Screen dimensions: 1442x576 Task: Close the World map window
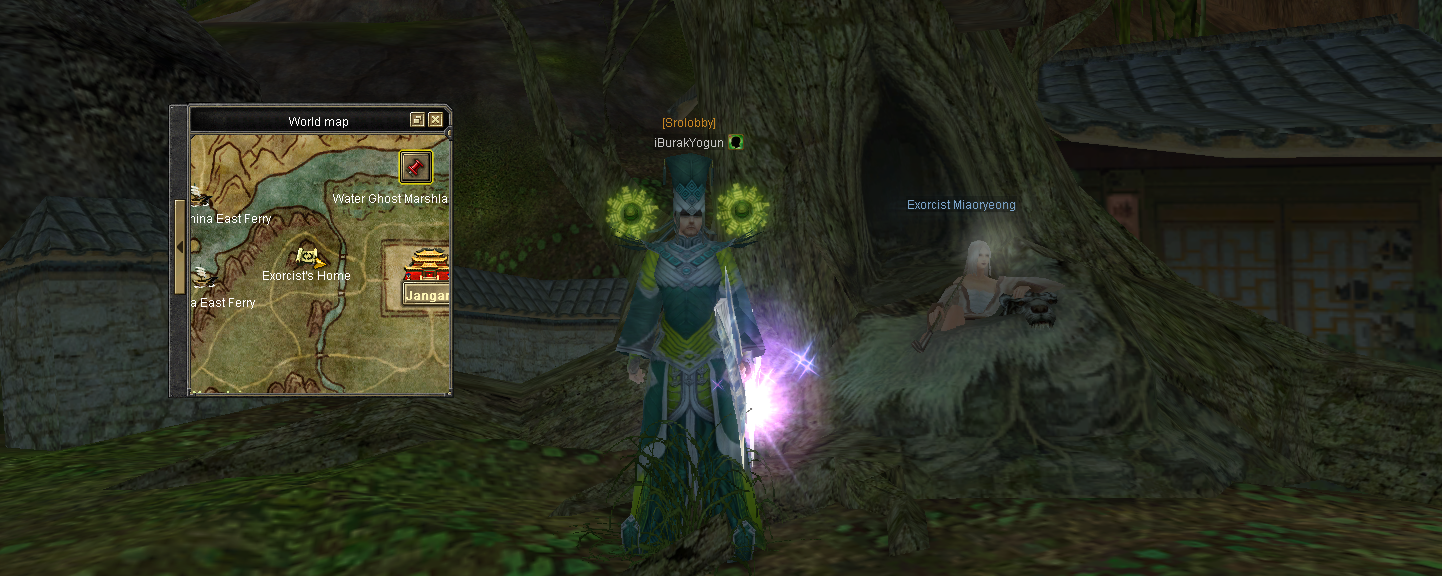[x=436, y=120]
